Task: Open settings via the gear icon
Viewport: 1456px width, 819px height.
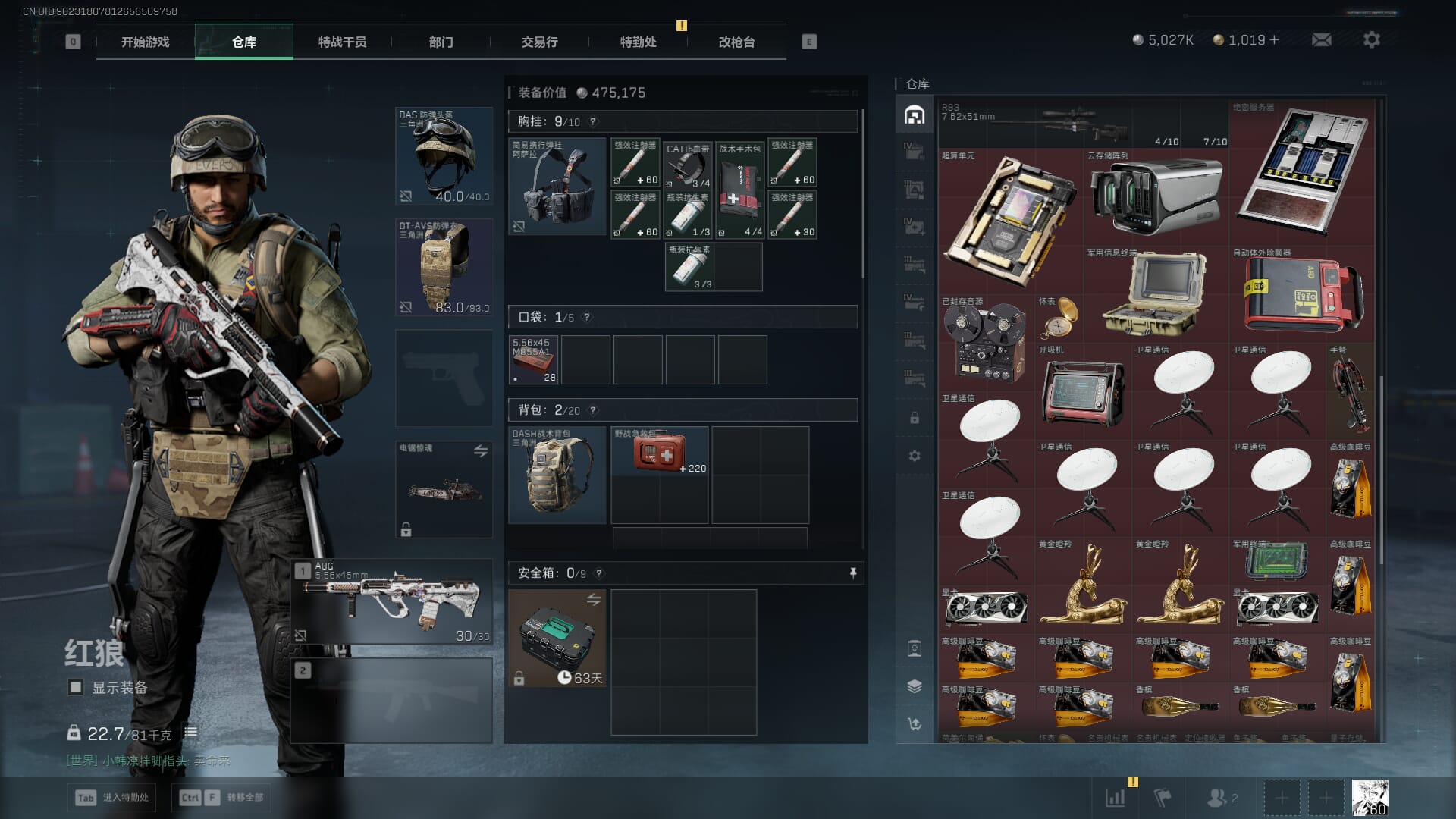Action: 1371,40
